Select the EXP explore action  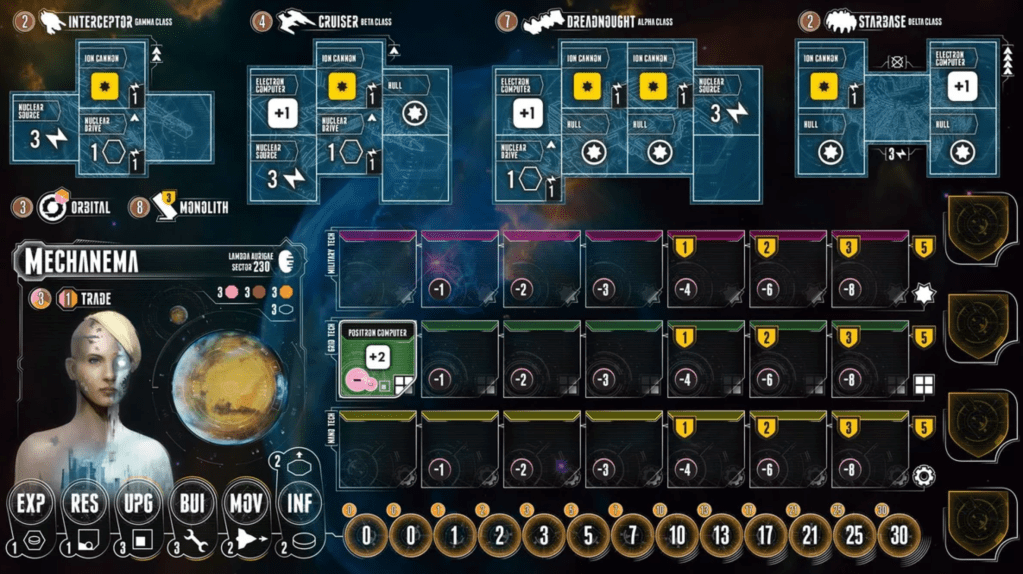tap(31, 503)
